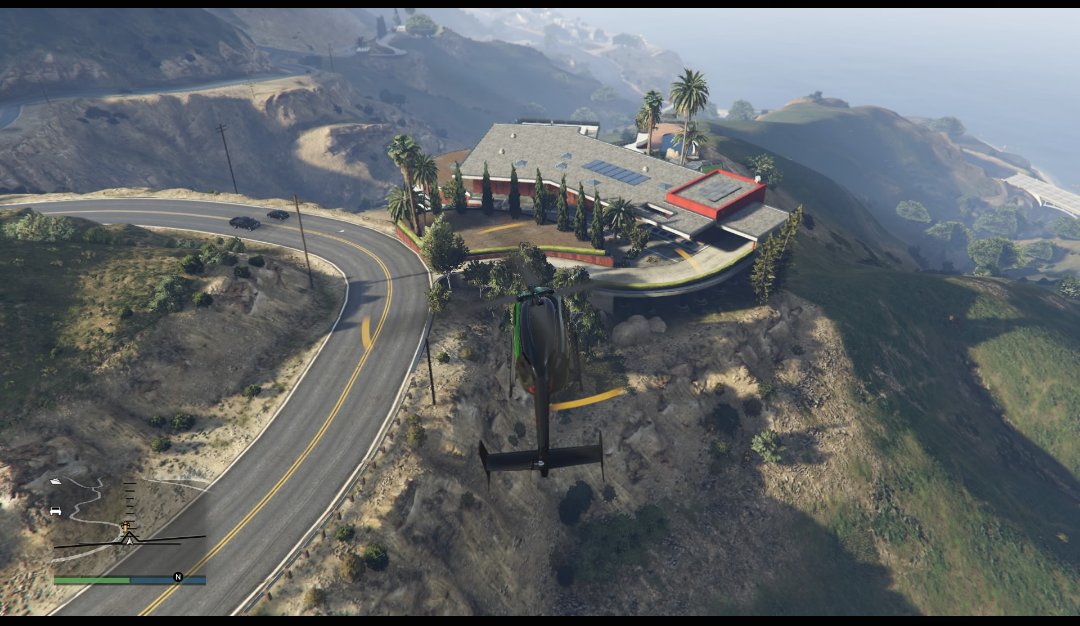Click the orange helicopter blip on minimap

point(126,524)
